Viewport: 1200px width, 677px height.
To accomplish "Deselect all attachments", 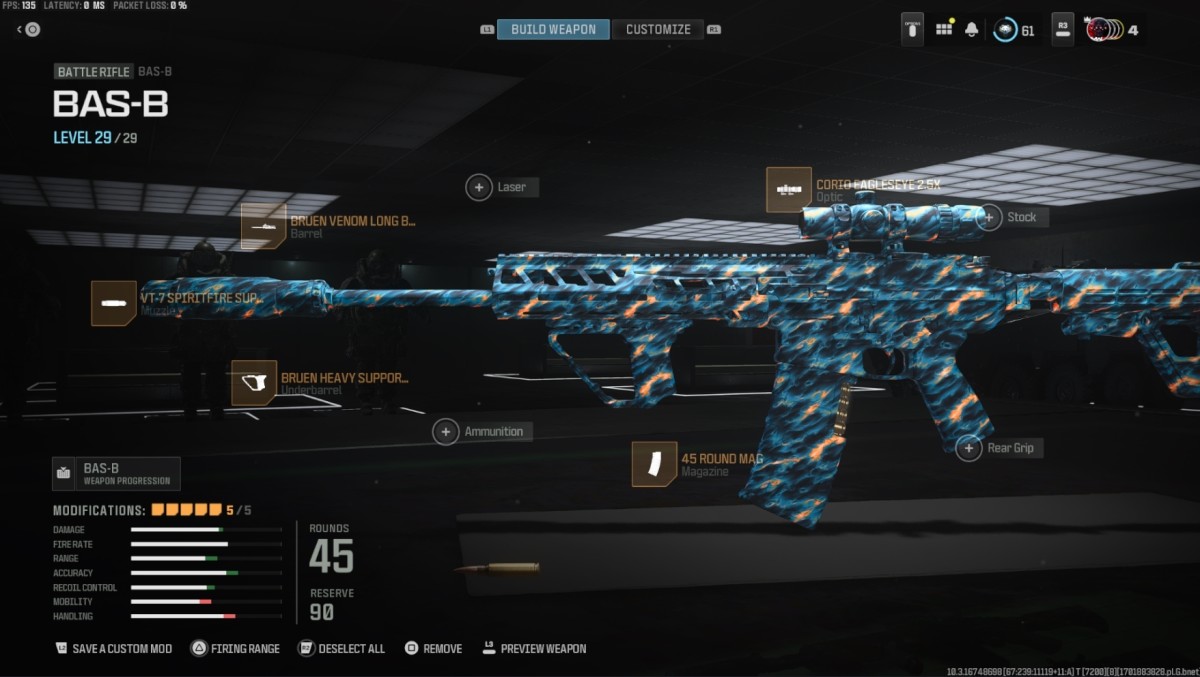I will [342, 648].
